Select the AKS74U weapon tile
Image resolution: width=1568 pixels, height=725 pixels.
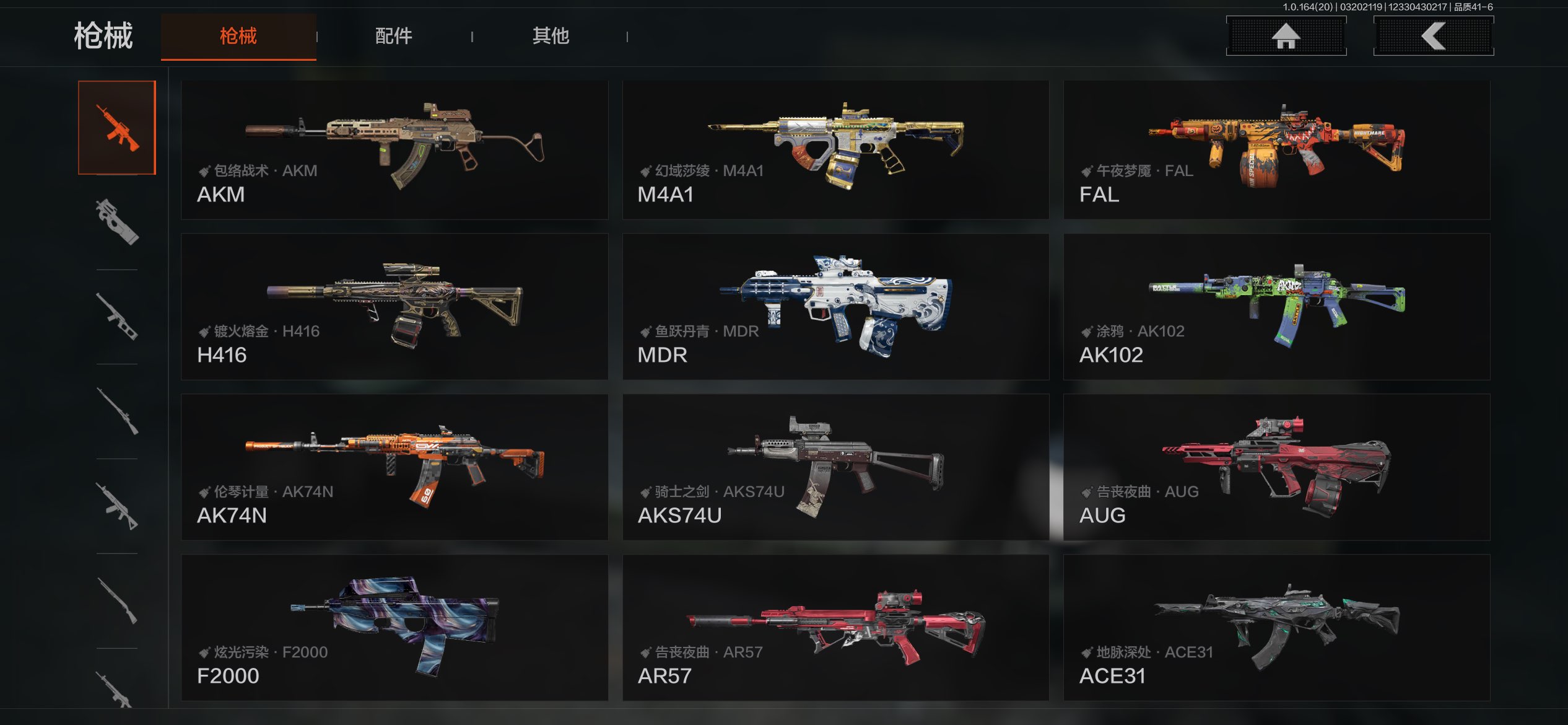click(x=835, y=467)
